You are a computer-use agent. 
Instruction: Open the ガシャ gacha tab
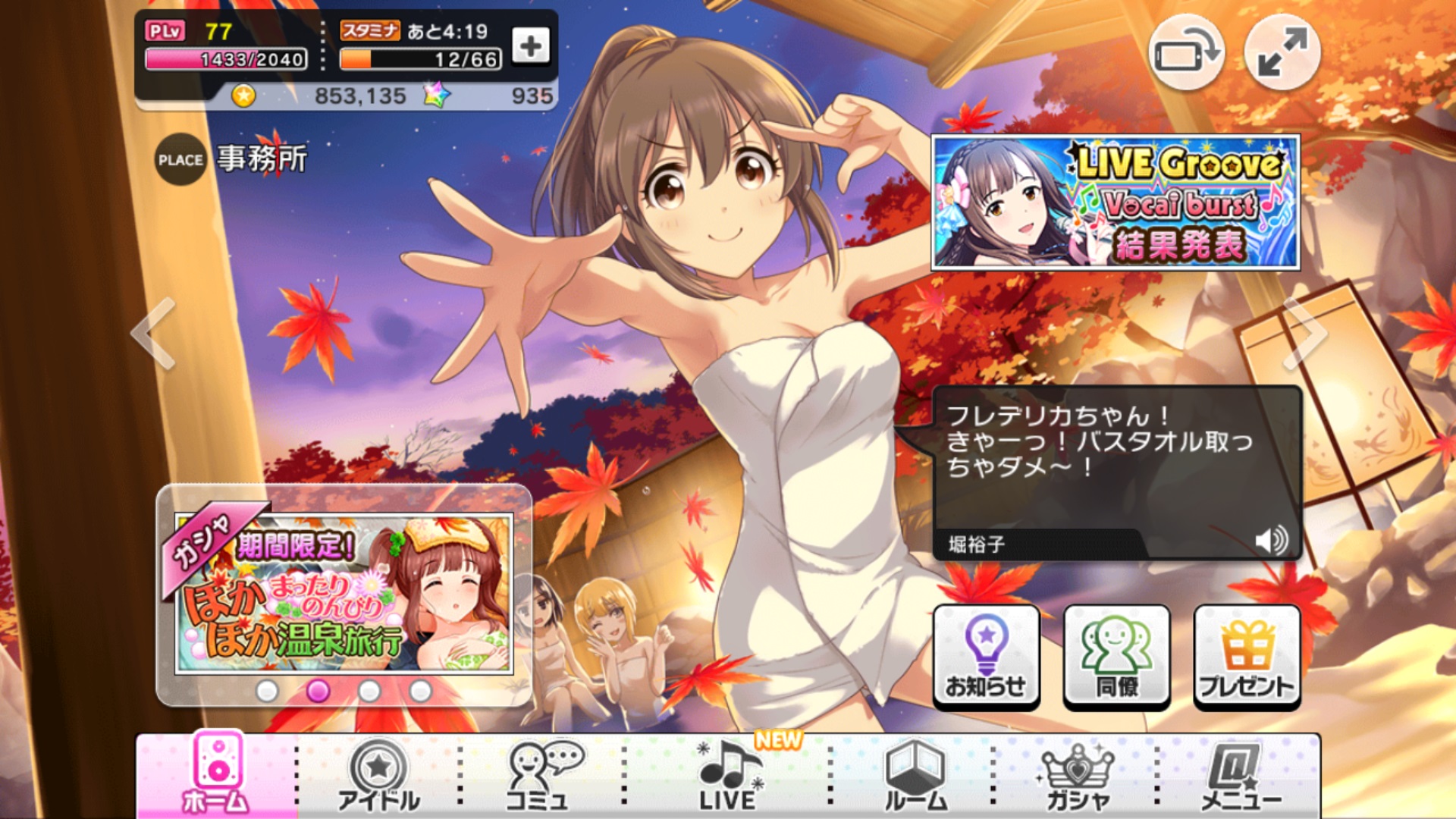pos(1077,777)
